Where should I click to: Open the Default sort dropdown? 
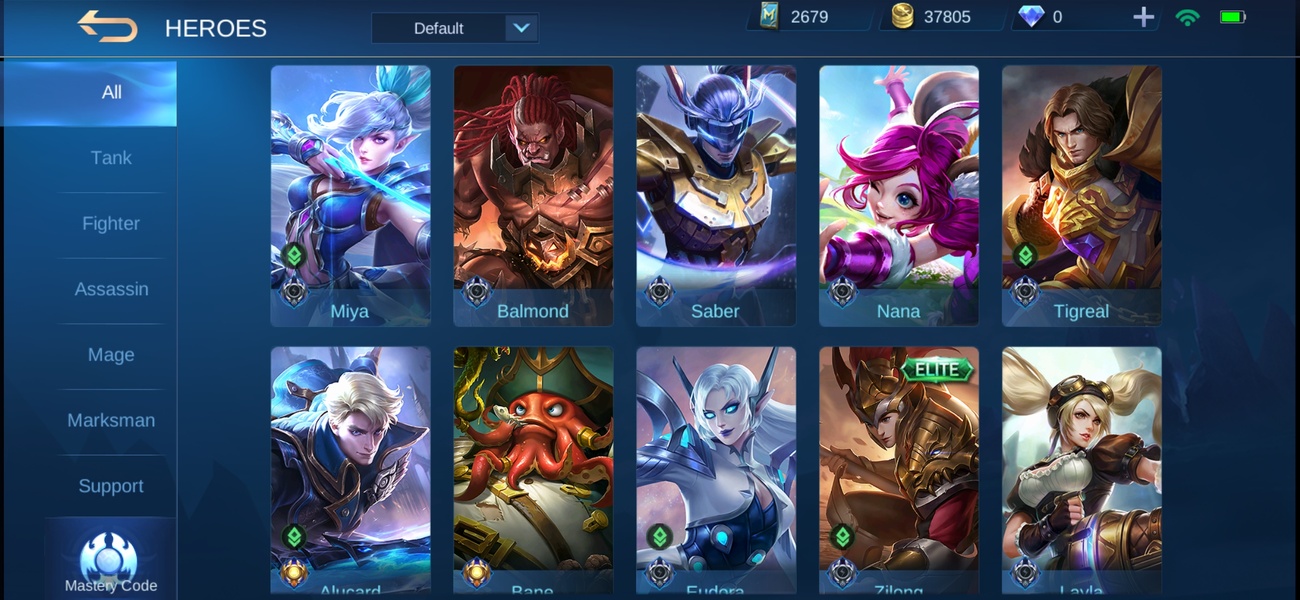pos(455,28)
